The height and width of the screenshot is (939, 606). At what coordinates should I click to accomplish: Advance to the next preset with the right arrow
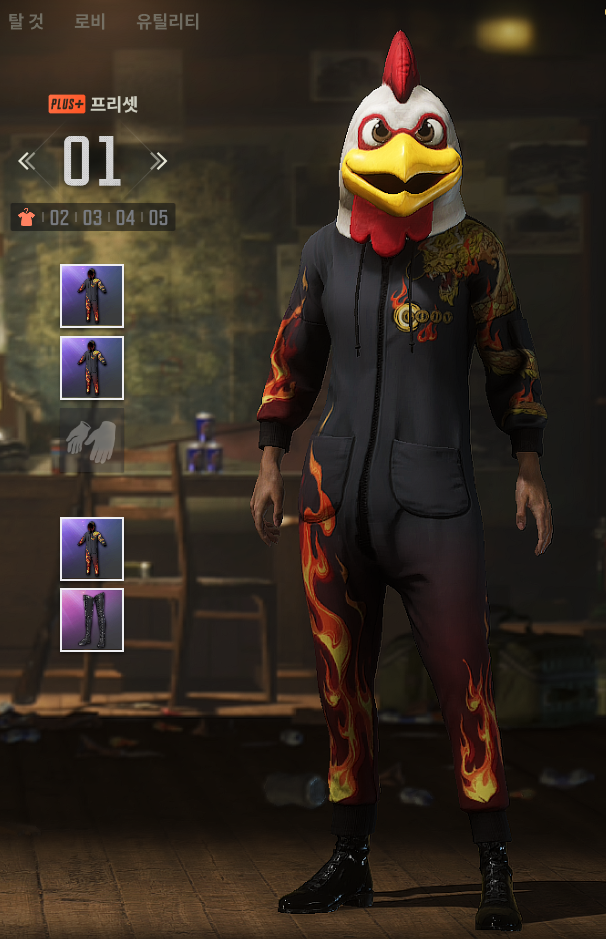tap(158, 160)
